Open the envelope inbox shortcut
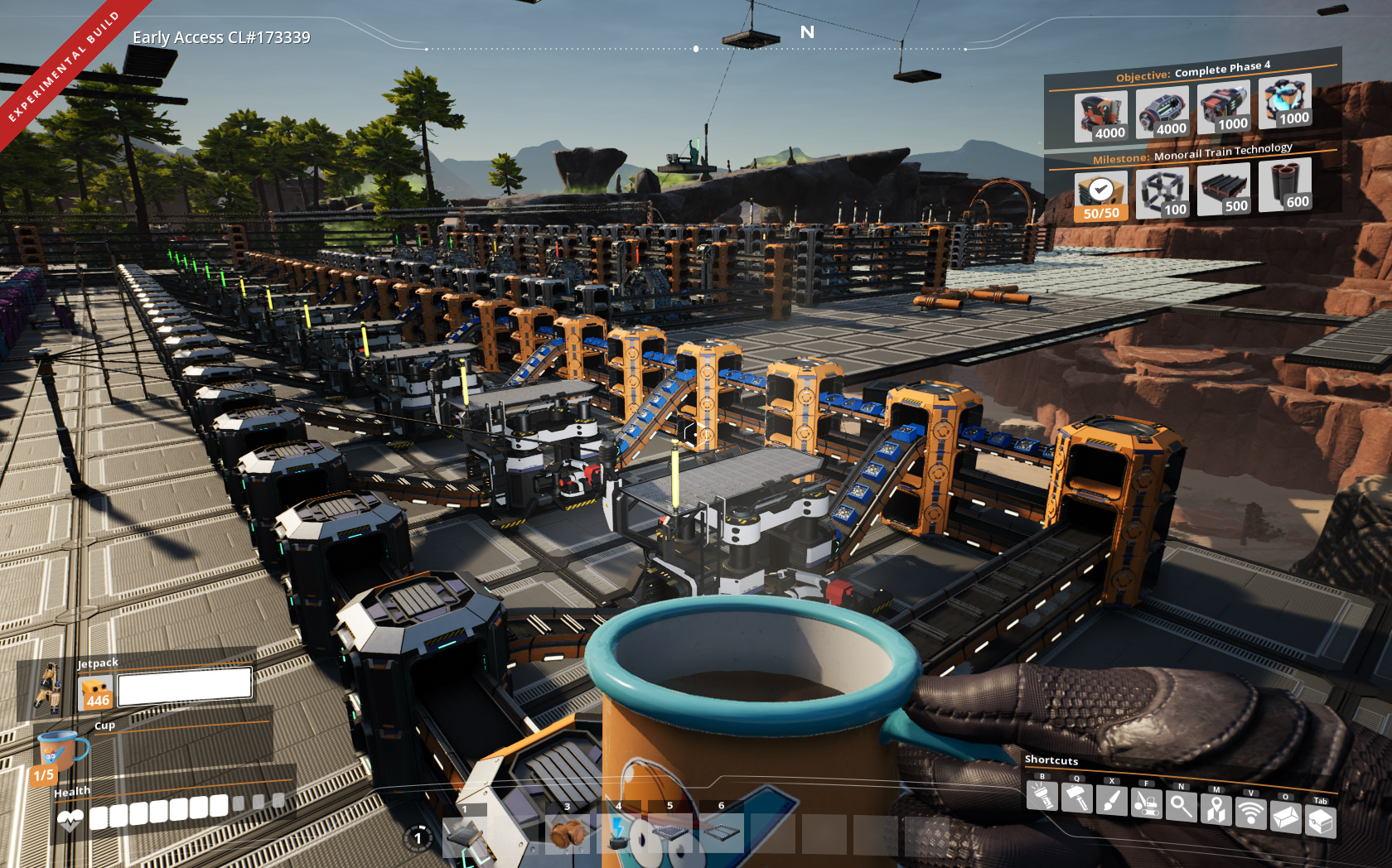The height and width of the screenshot is (868, 1392). 1285,817
